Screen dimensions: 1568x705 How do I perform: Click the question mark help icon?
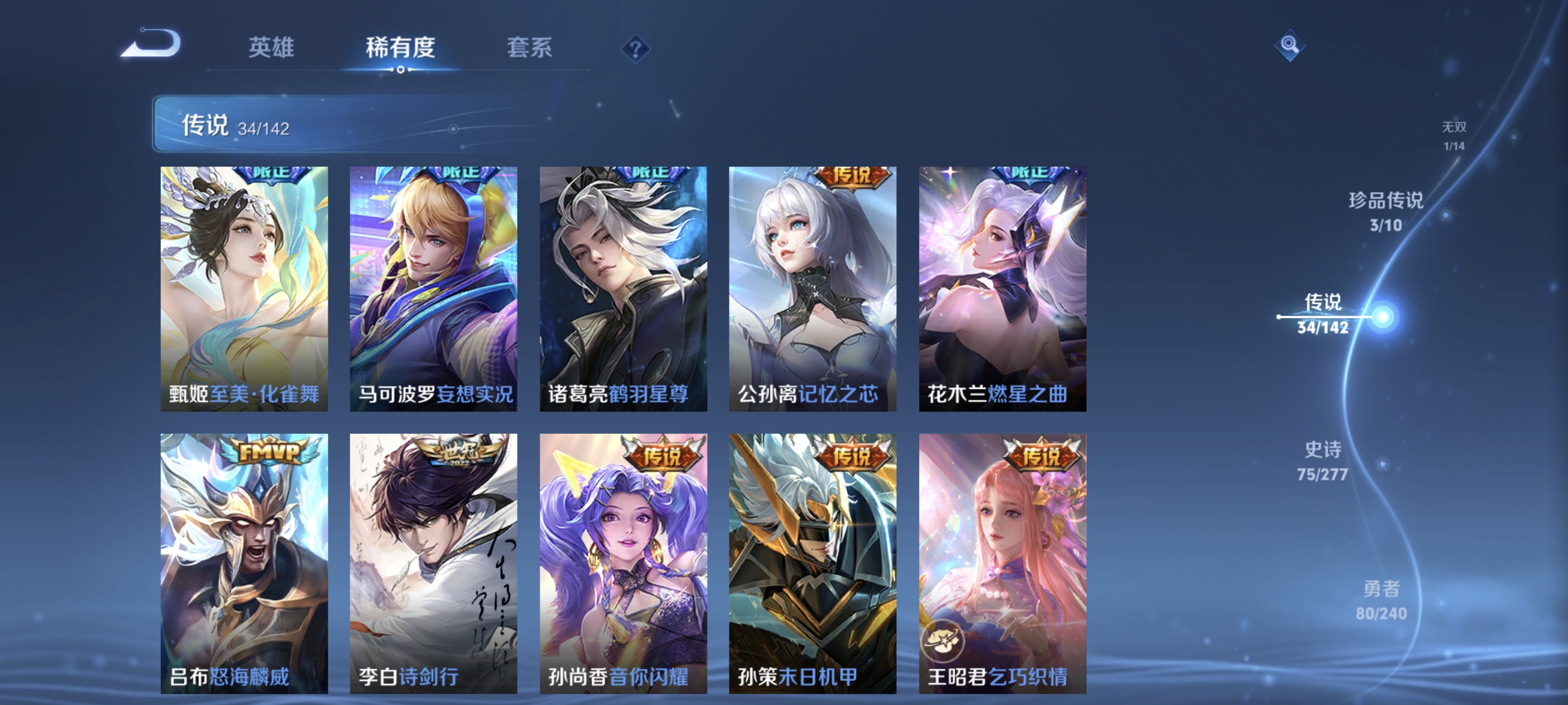point(635,50)
